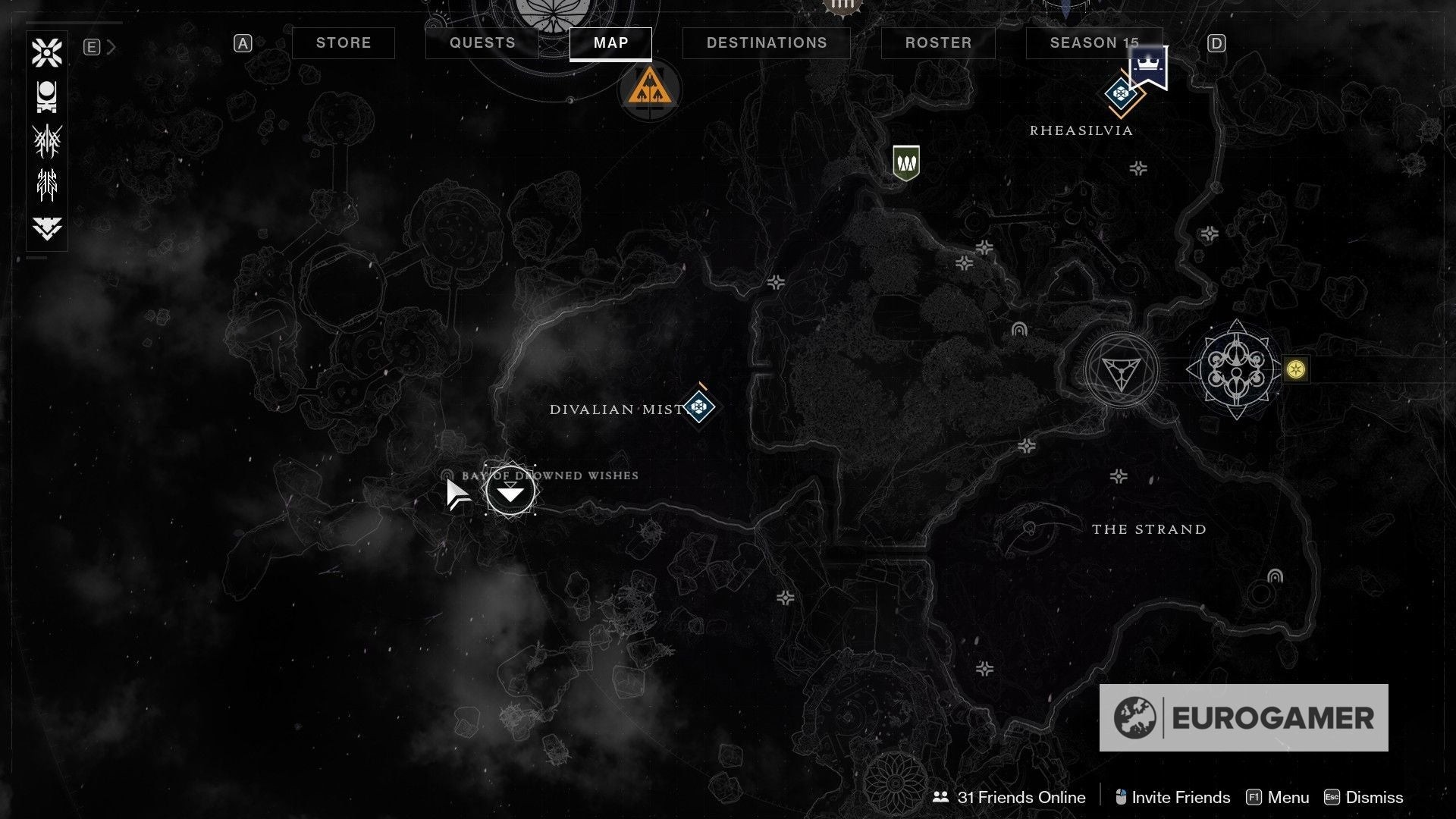Select the Map tab
Screen dimensions: 1456x819
(x=610, y=43)
